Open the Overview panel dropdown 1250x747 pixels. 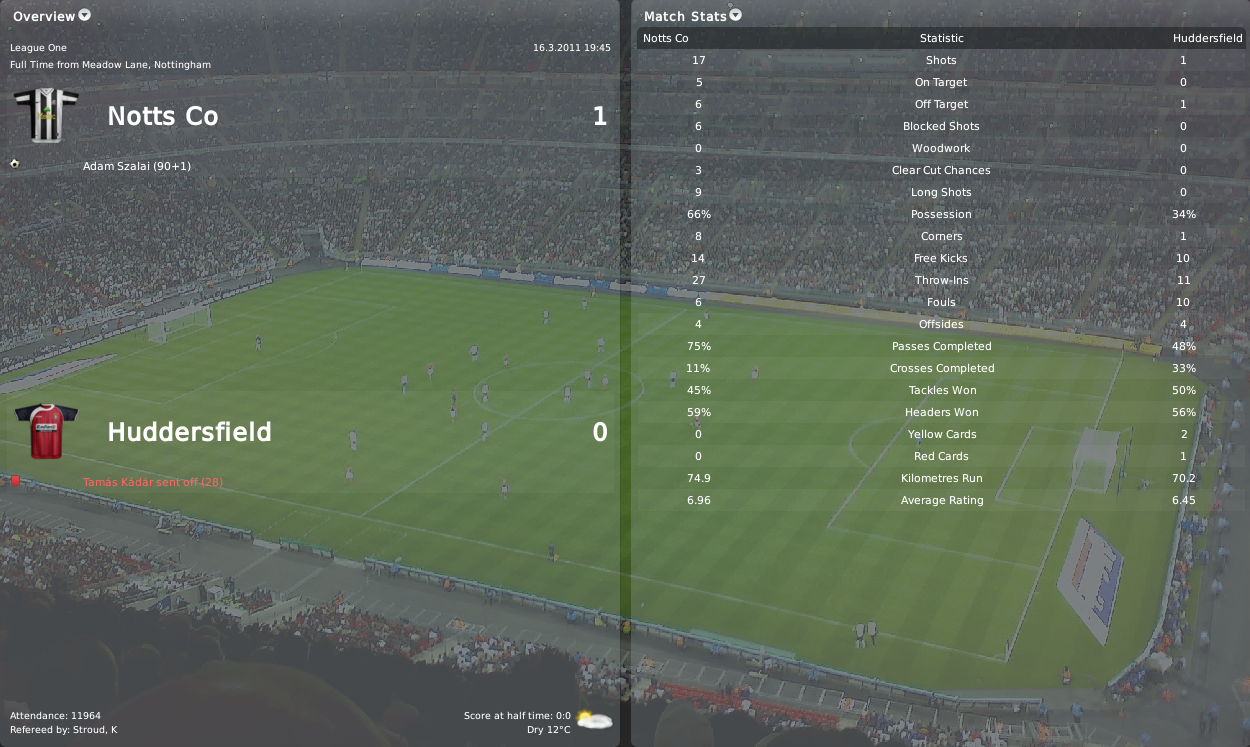point(84,15)
